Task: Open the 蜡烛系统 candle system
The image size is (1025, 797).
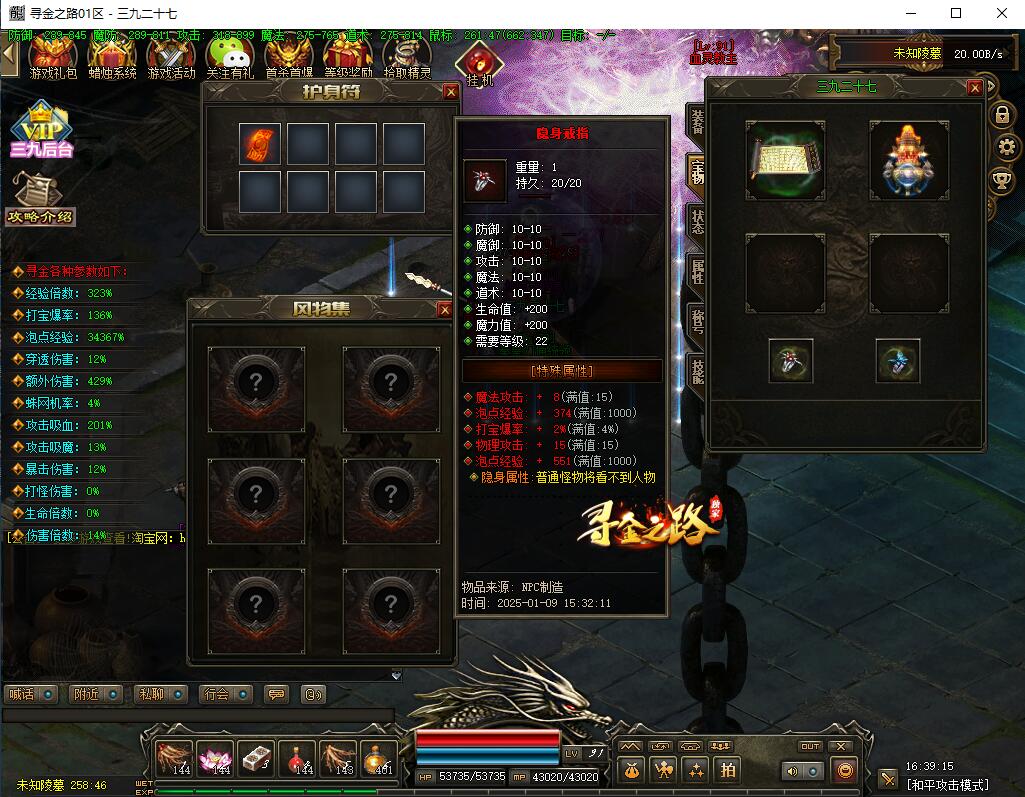Action: [x=112, y=58]
